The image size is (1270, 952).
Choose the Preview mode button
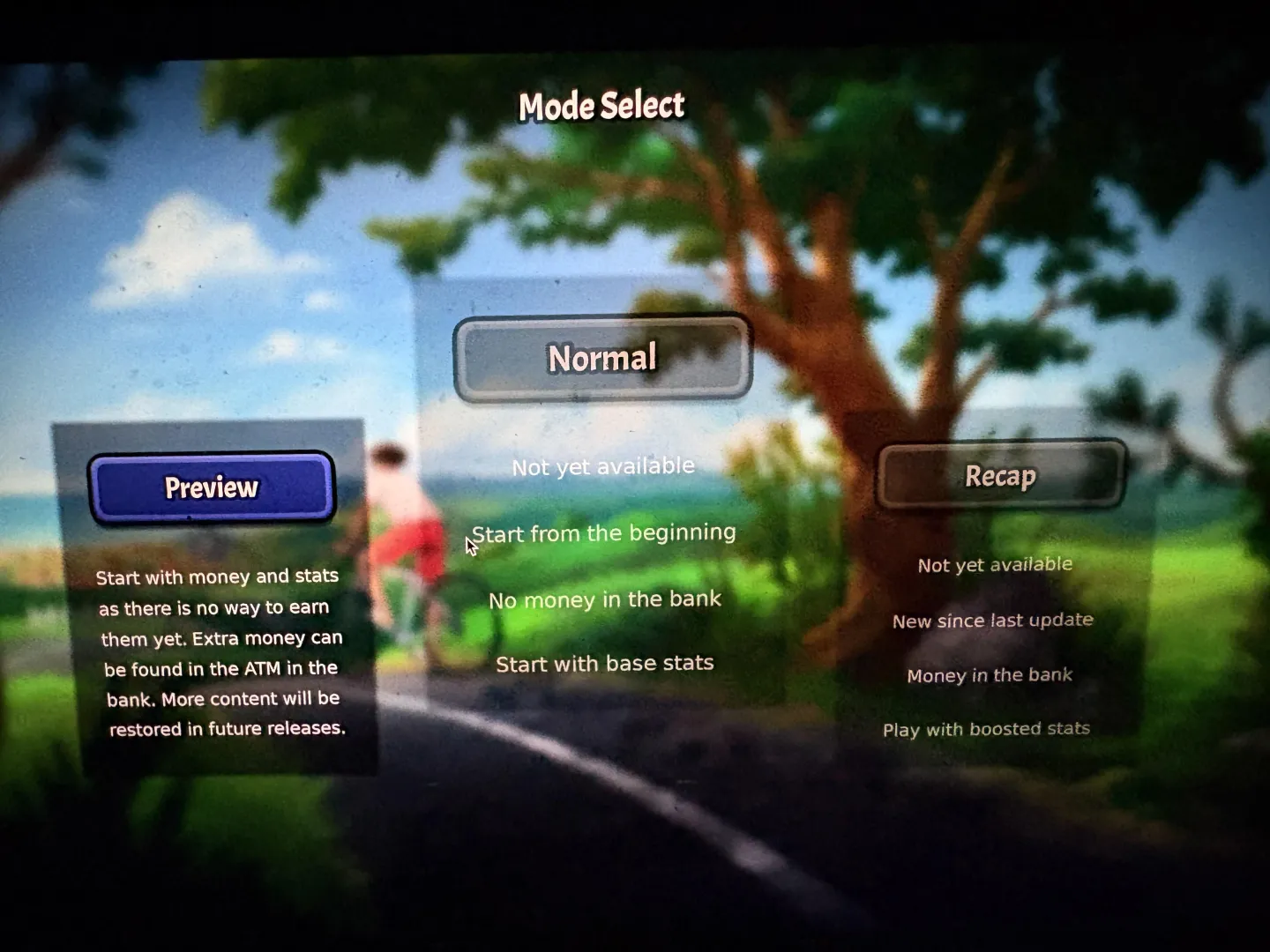212,487
